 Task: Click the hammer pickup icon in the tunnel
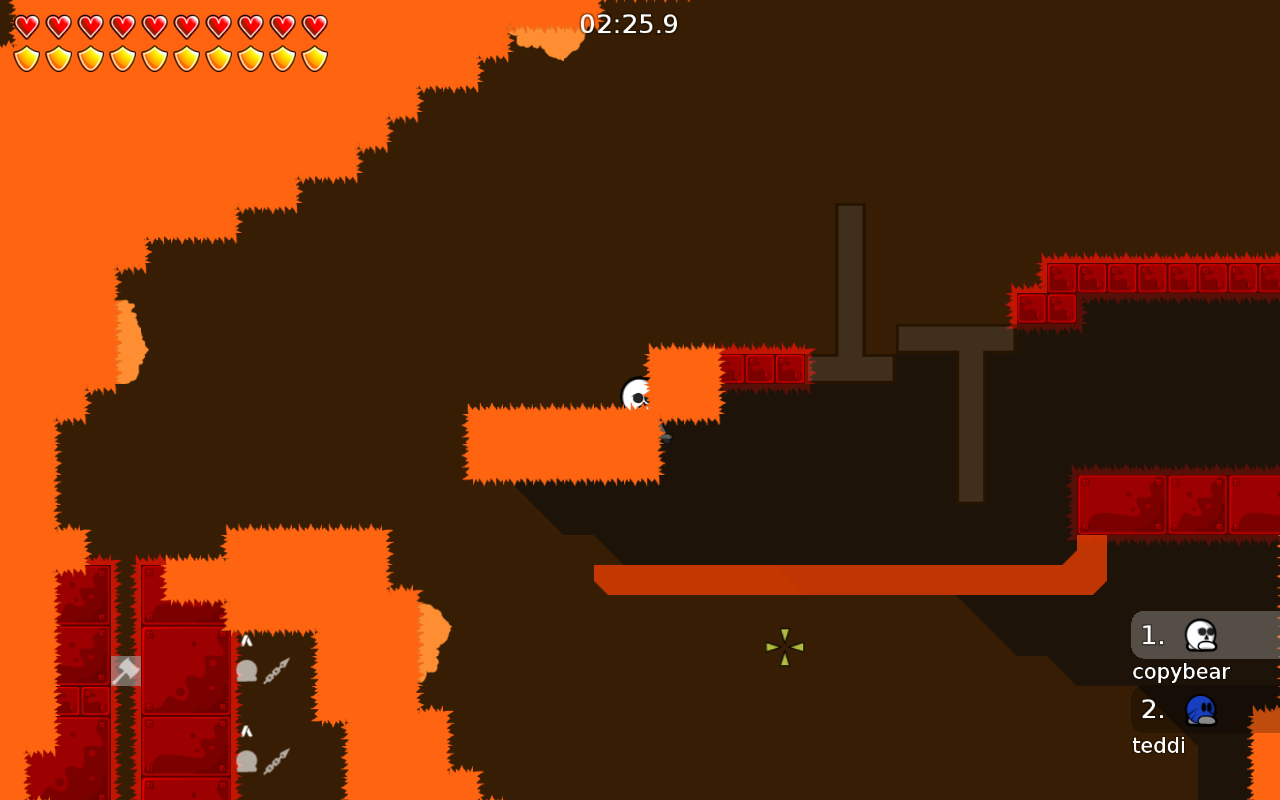[x=124, y=670]
